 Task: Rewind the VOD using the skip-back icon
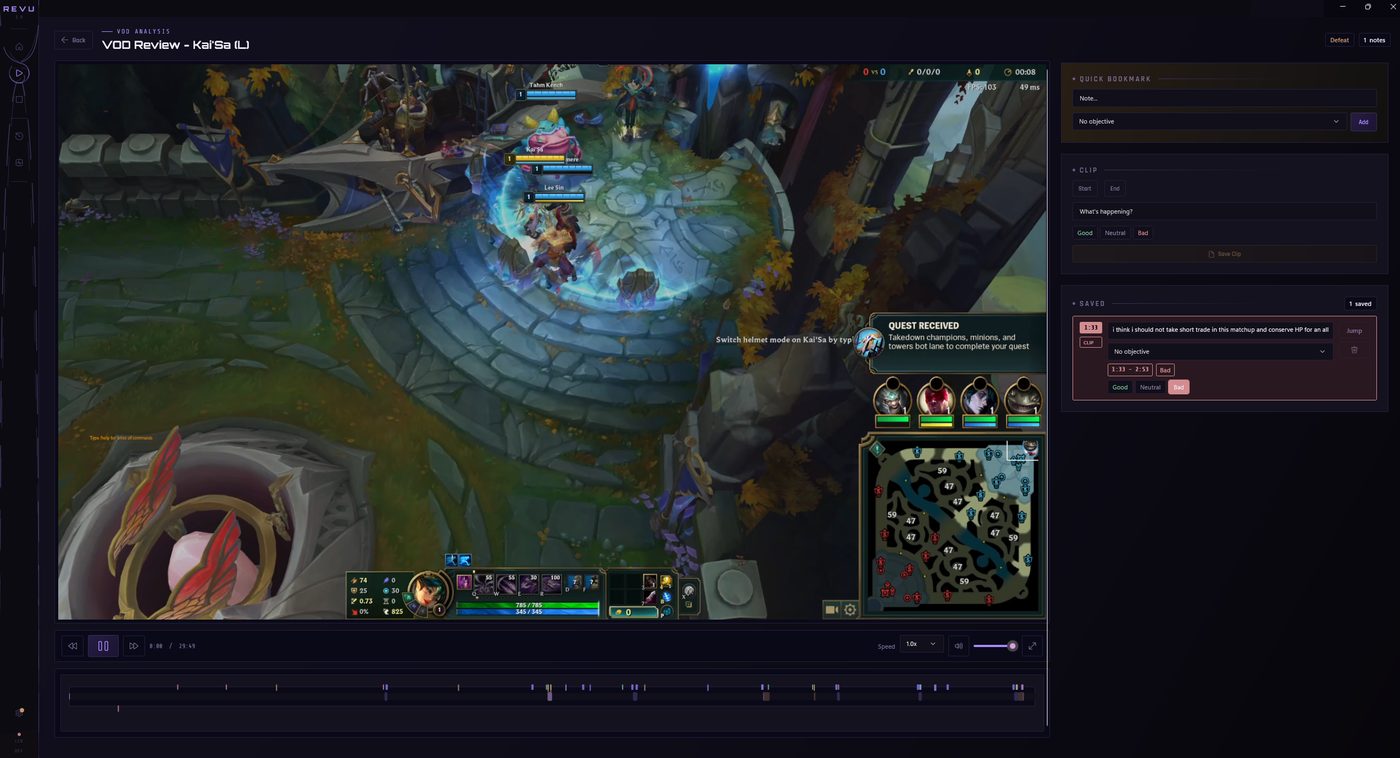click(x=71, y=645)
